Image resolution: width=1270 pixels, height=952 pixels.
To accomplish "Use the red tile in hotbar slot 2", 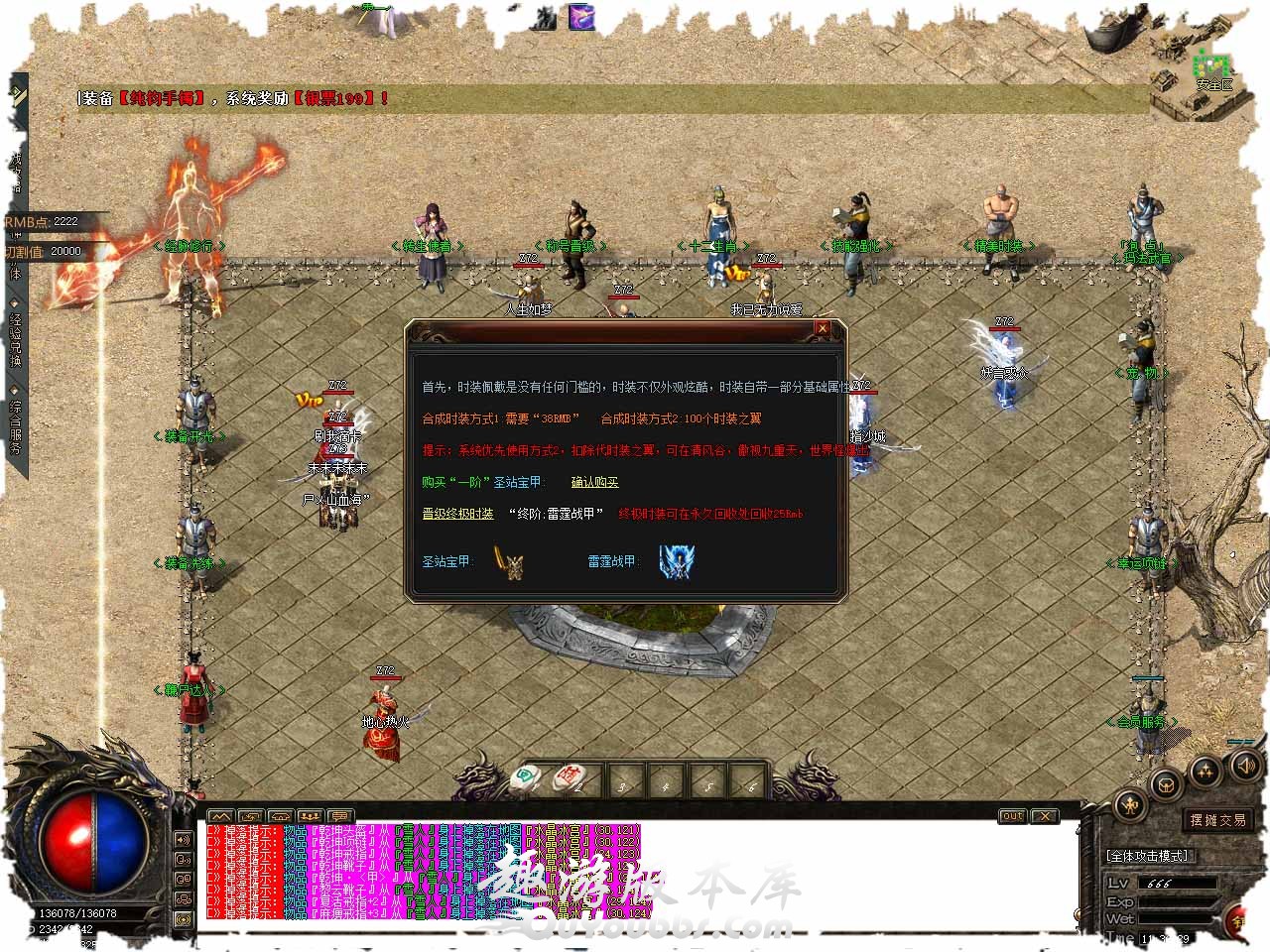I will click(569, 779).
